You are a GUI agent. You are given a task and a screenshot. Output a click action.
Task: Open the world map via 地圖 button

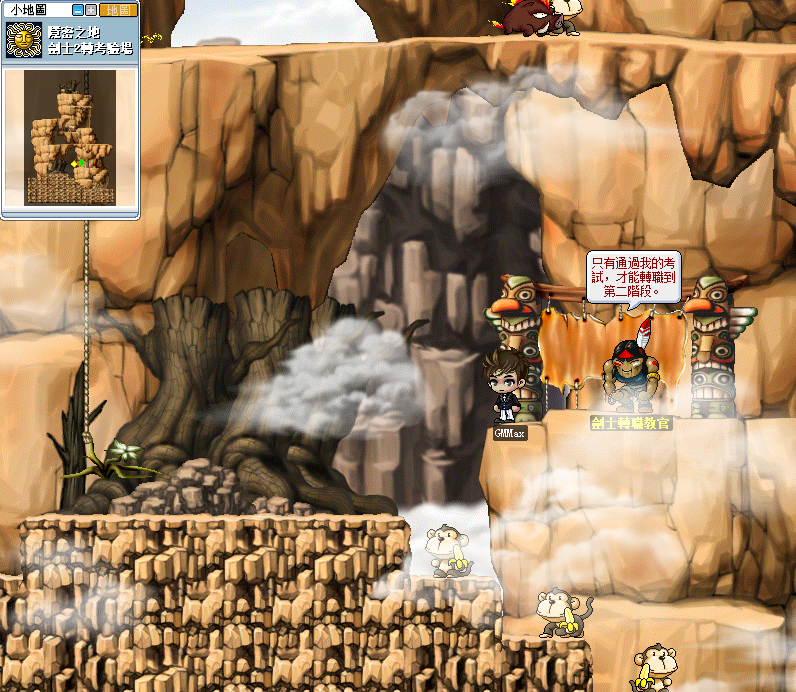click(x=118, y=10)
